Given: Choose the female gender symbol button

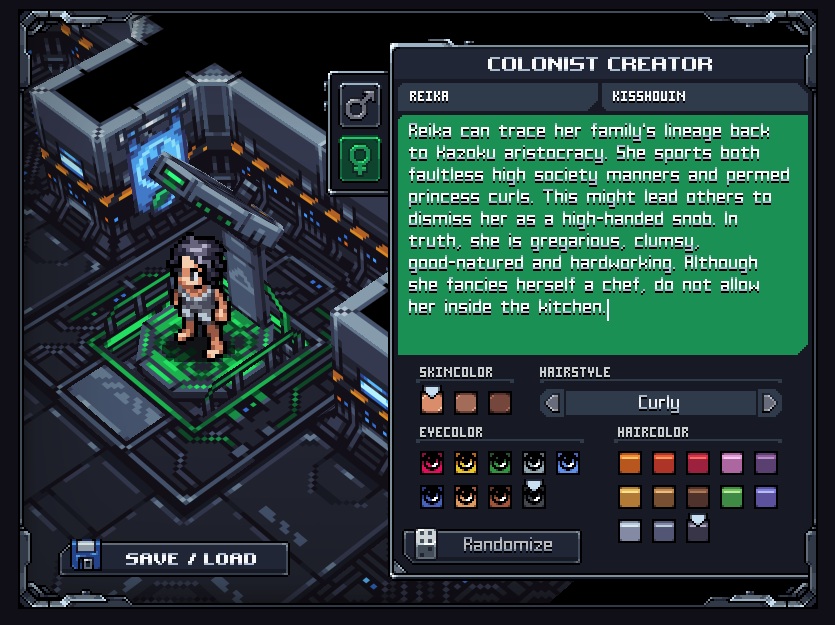Looking at the screenshot, I should (360, 159).
